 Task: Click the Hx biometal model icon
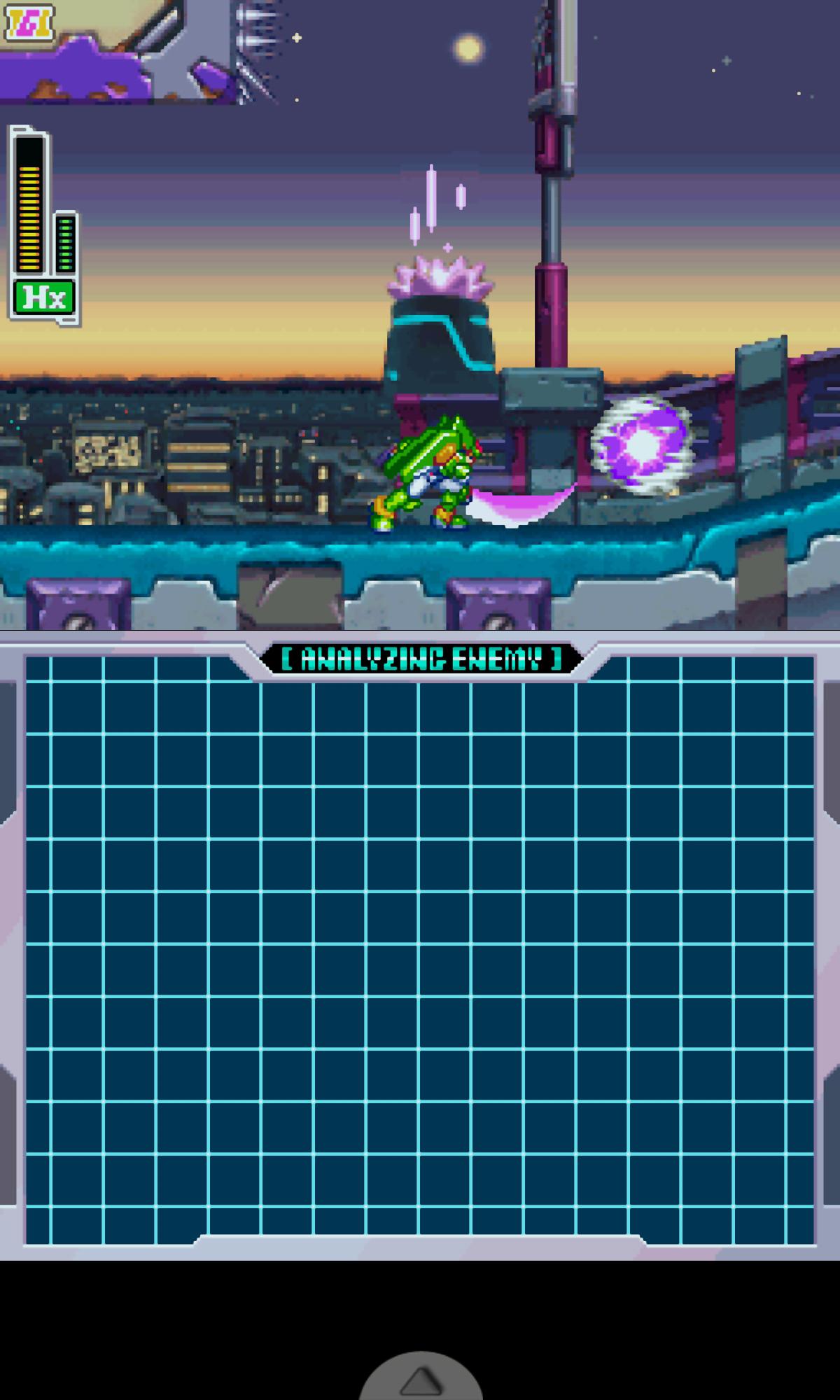pyautogui.click(x=44, y=298)
